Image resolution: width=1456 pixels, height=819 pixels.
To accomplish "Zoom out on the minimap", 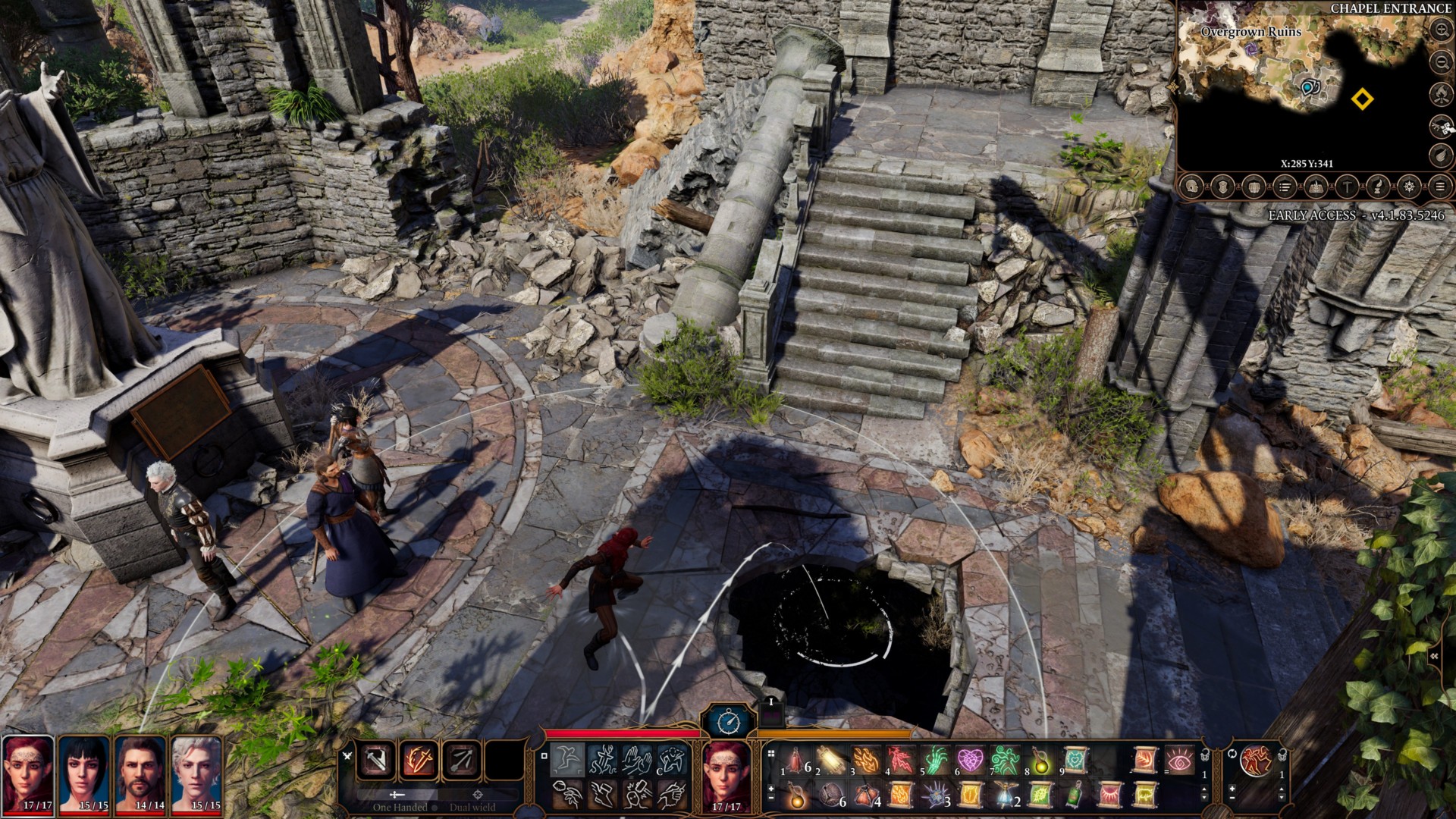I will 1441,61.
